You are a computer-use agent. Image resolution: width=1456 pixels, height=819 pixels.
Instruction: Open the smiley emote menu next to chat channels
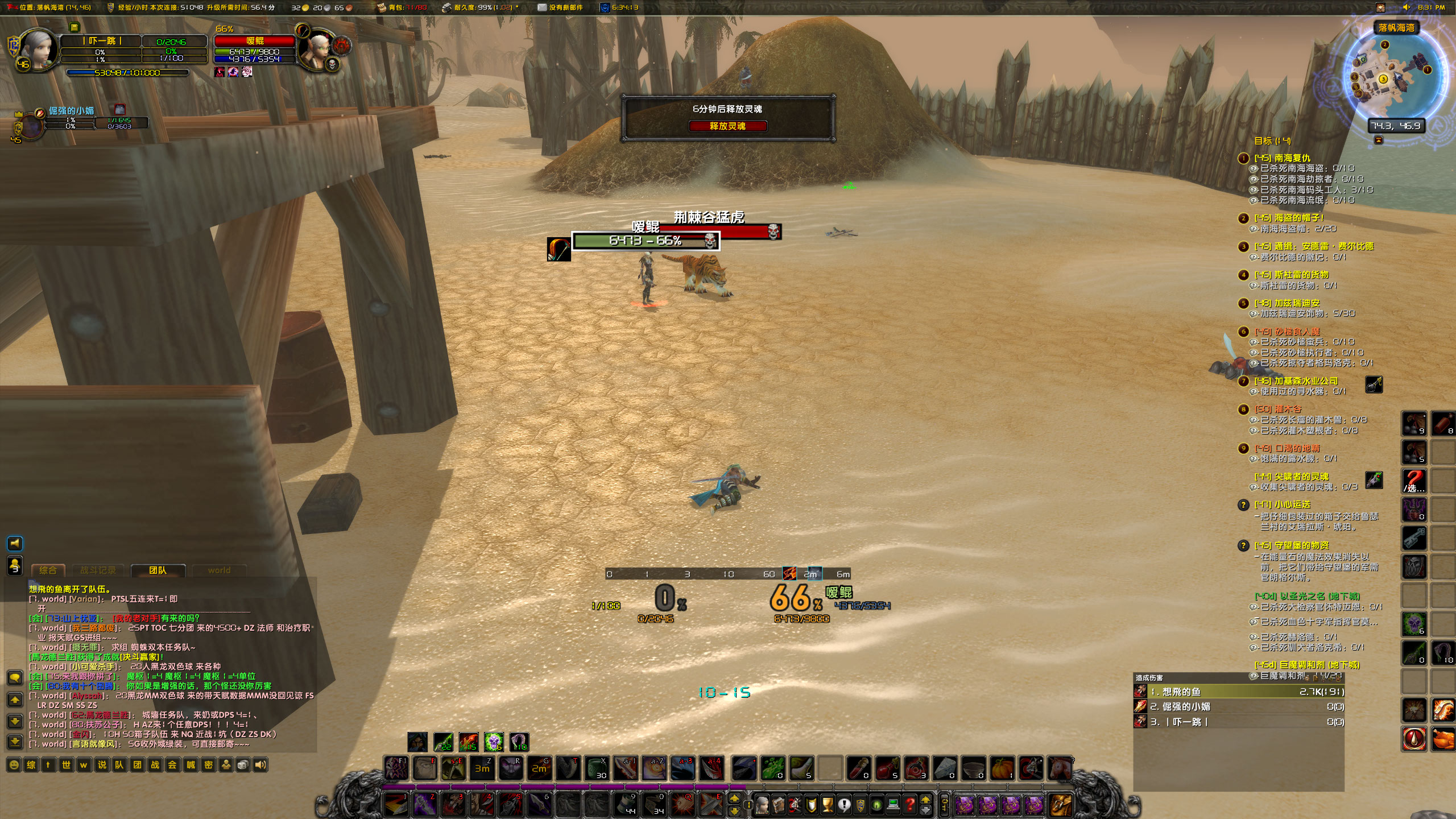pyautogui.click(x=14, y=765)
